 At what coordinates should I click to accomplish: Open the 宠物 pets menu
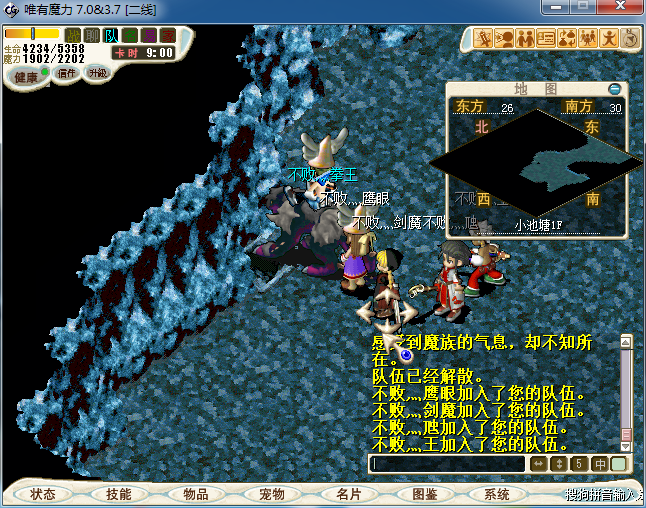coord(271,494)
